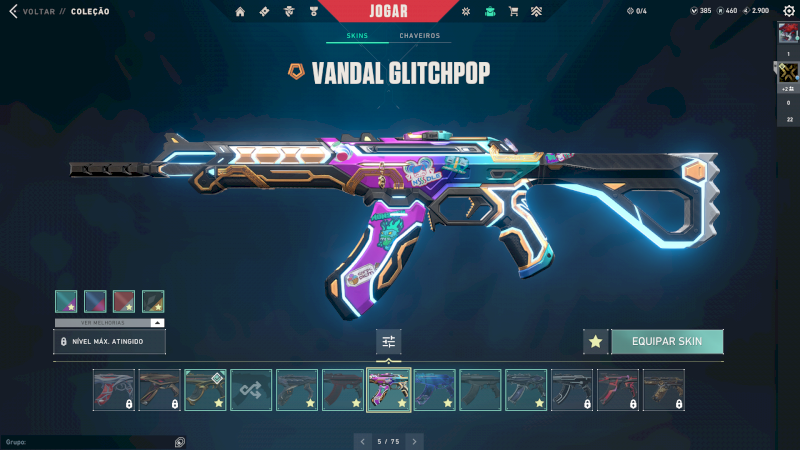This screenshot has width=800, height=450.
Task: Equip the skin with Equipar Skin
Action: (666, 342)
